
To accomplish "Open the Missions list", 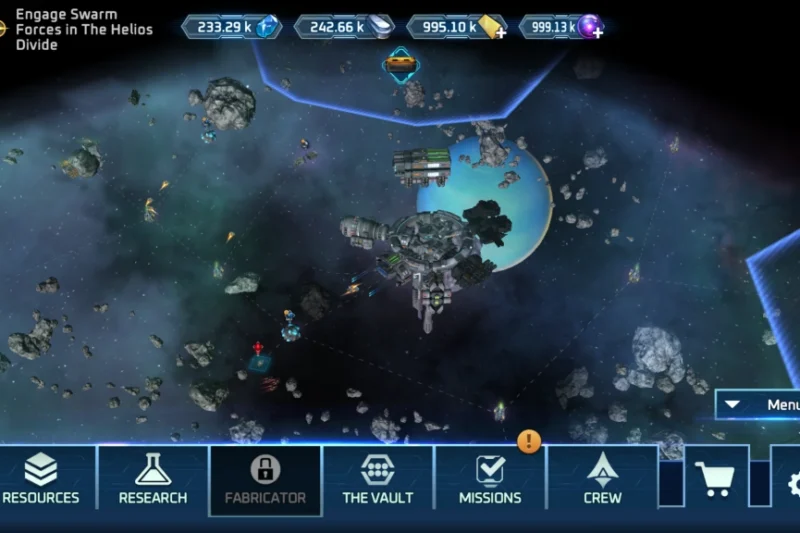I will [490, 478].
